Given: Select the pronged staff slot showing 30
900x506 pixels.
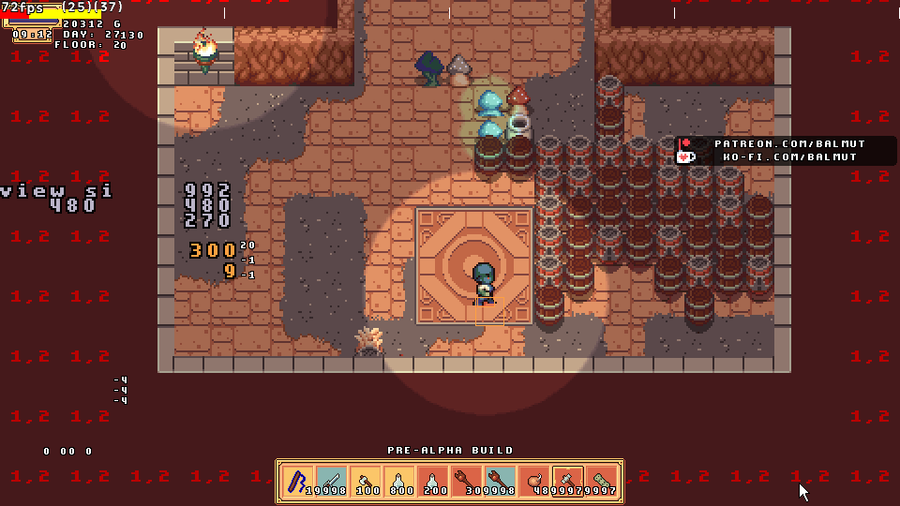Looking at the screenshot, I should [x=467, y=482].
